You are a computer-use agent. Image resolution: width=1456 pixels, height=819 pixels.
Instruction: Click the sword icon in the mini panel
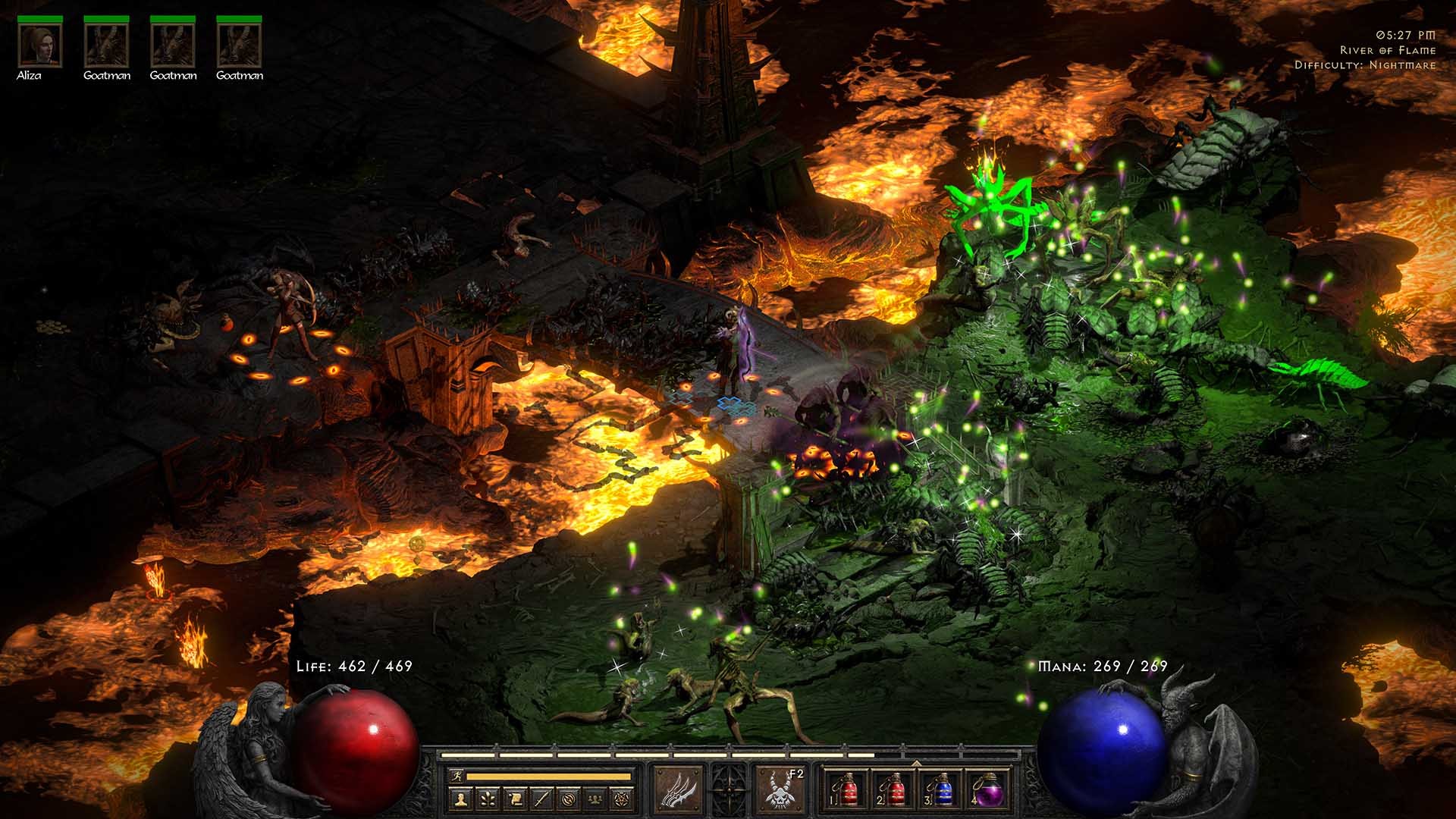(x=542, y=799)
